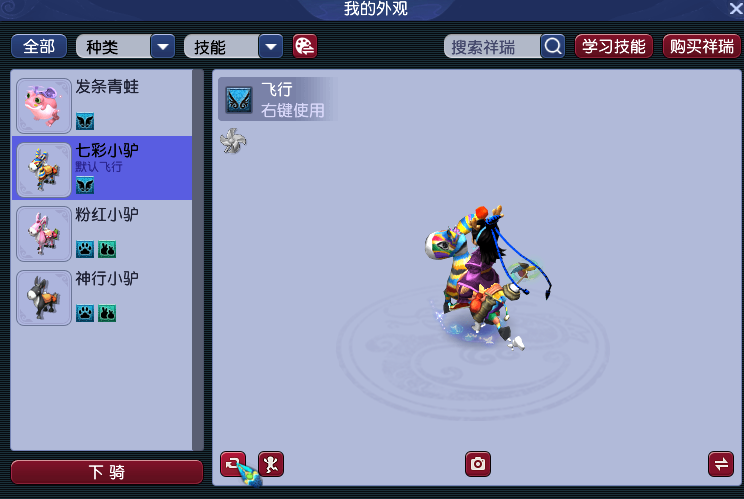Click the 下骑 dismount button
The width and height of the screenshot is (744, 499).
pyautogui.click(x=106, y=472)
